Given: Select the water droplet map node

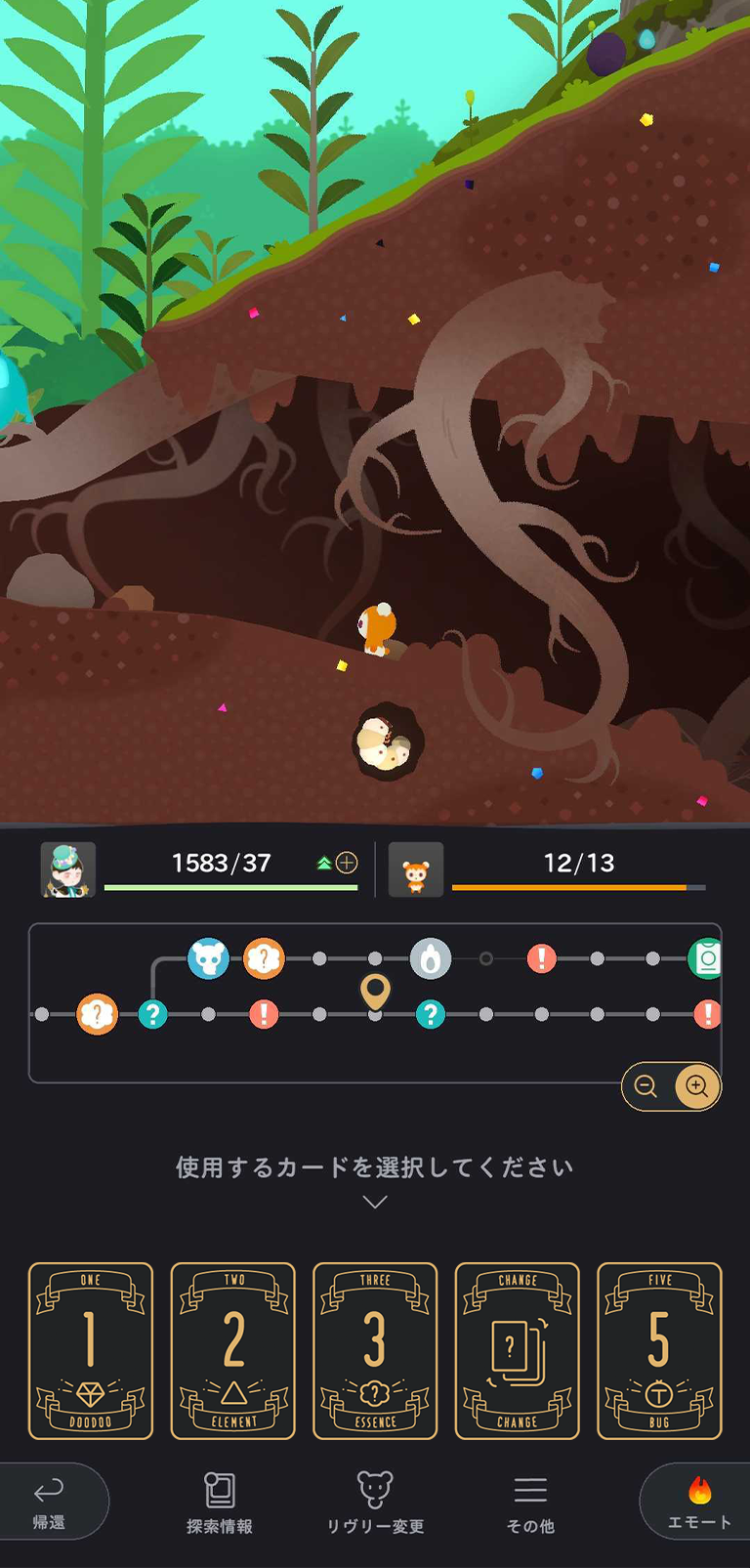Looking at the screenshot, I should 431,959.
